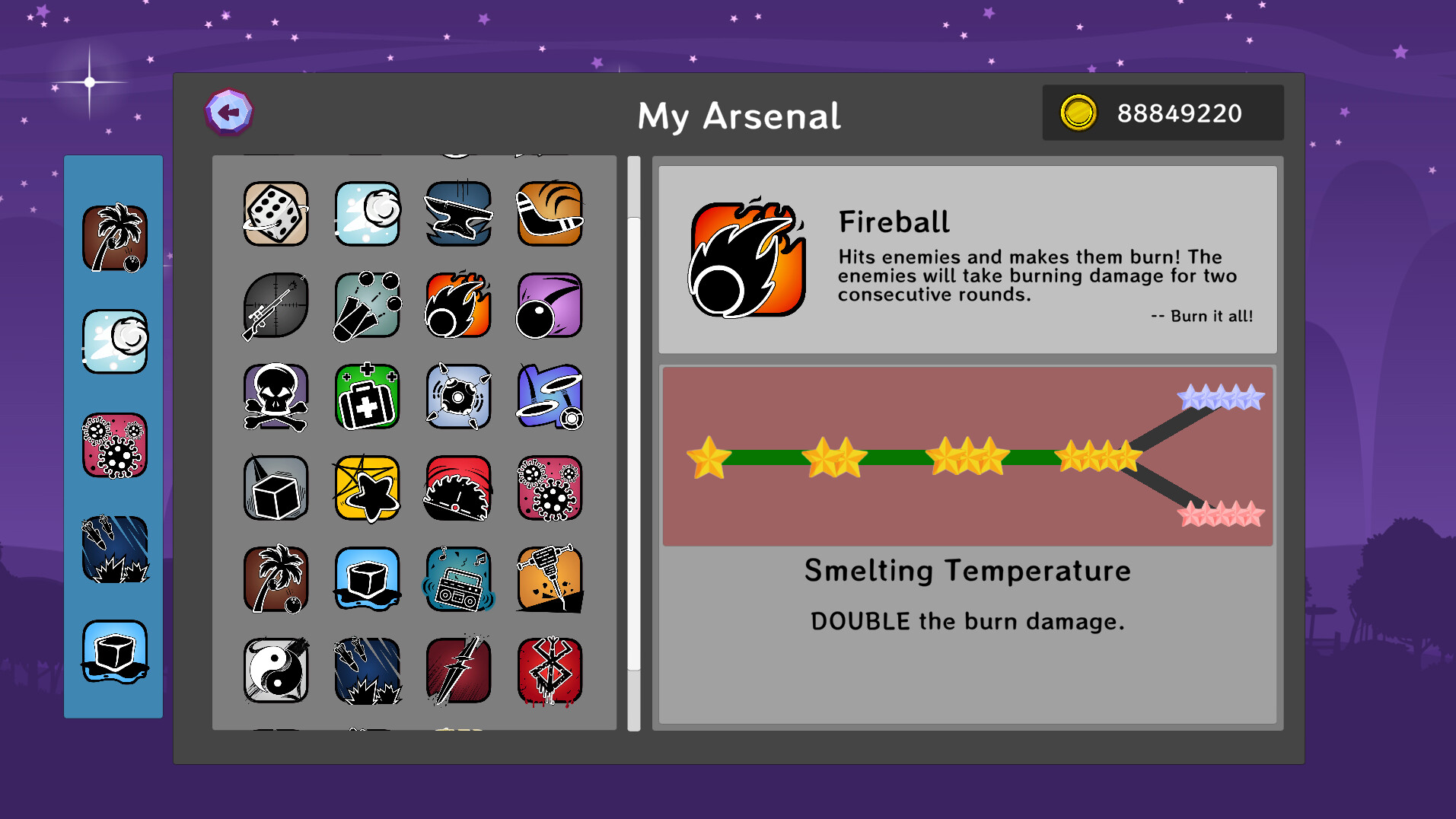Select the boomerang weapon icon
Screen dimensions: 1456x819
coord(550,215)
